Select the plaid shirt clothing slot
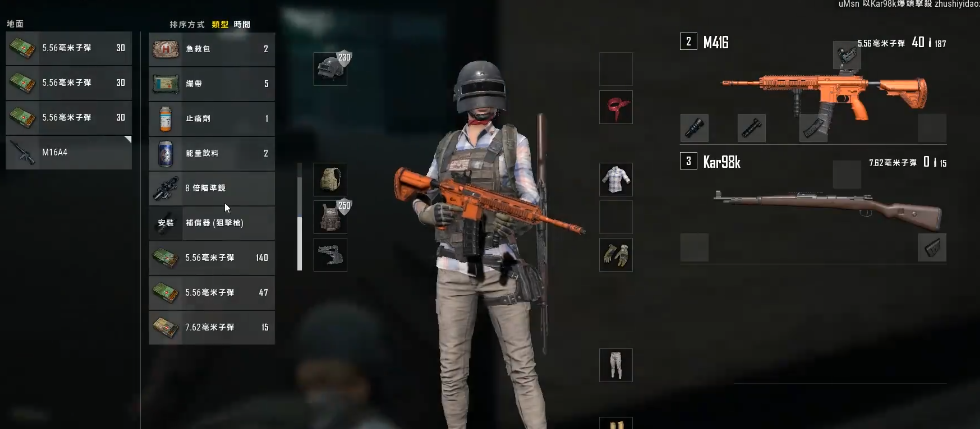This screenshot has width=980, height=429. click(x=616, y=180)
